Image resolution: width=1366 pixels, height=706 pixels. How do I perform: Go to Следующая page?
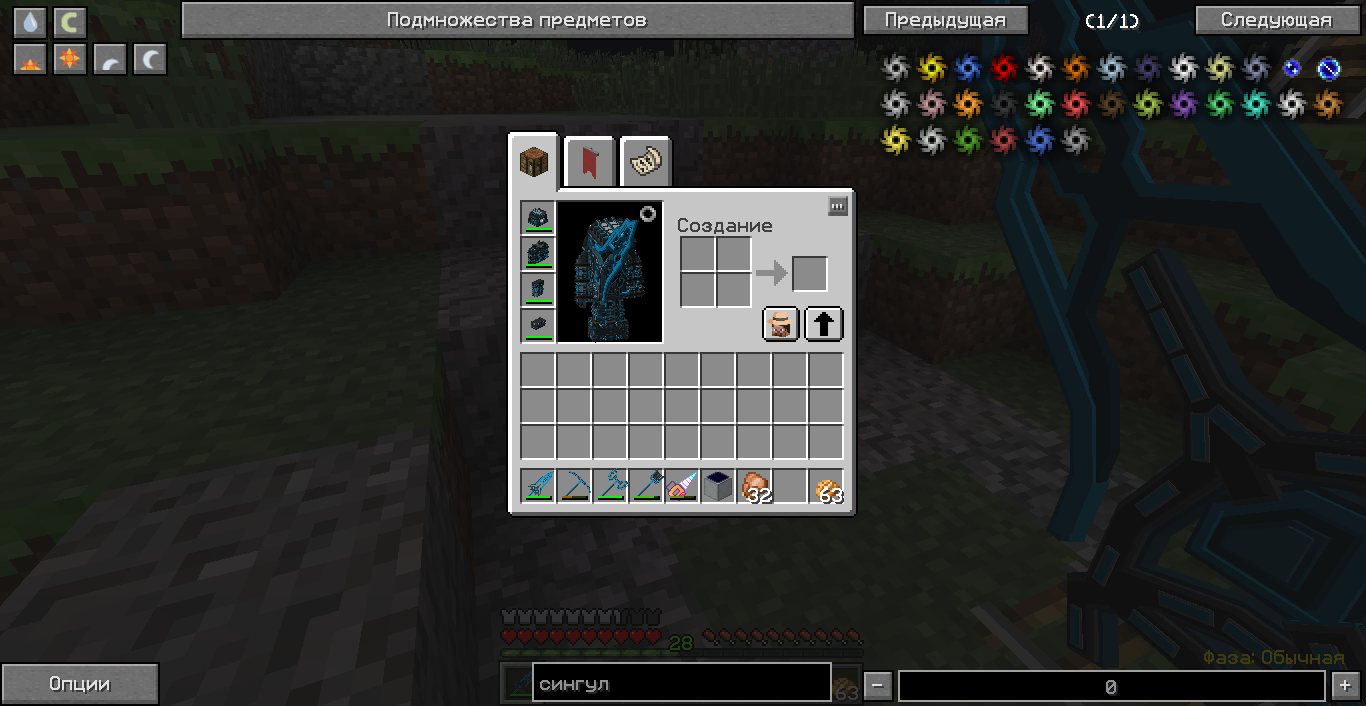(1276, 20)
